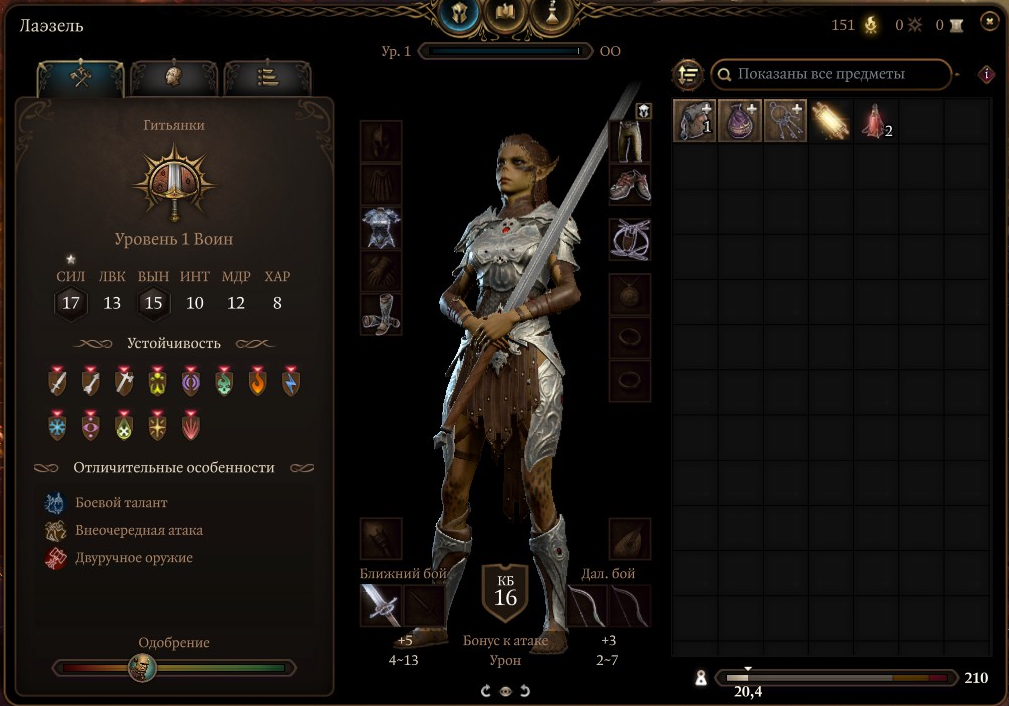Select the equipped camp shoes slot
1009x706 pixels.
(x=629, y=185)
